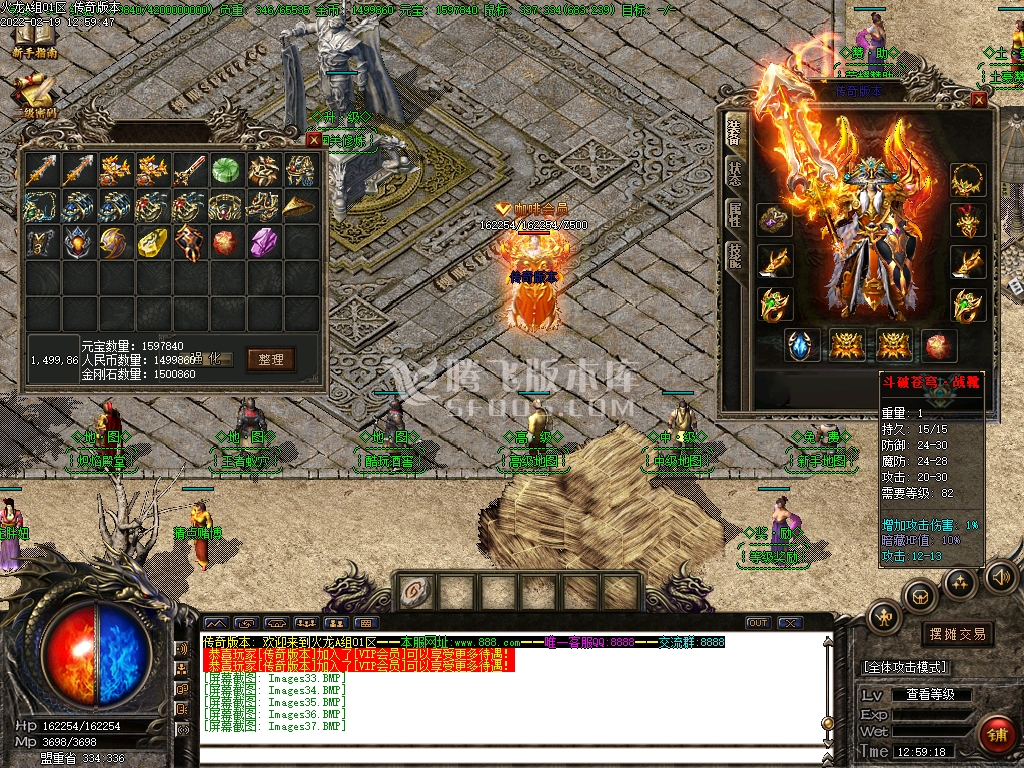
Task: Select the green jade disc item
Action: click(225, 170)
